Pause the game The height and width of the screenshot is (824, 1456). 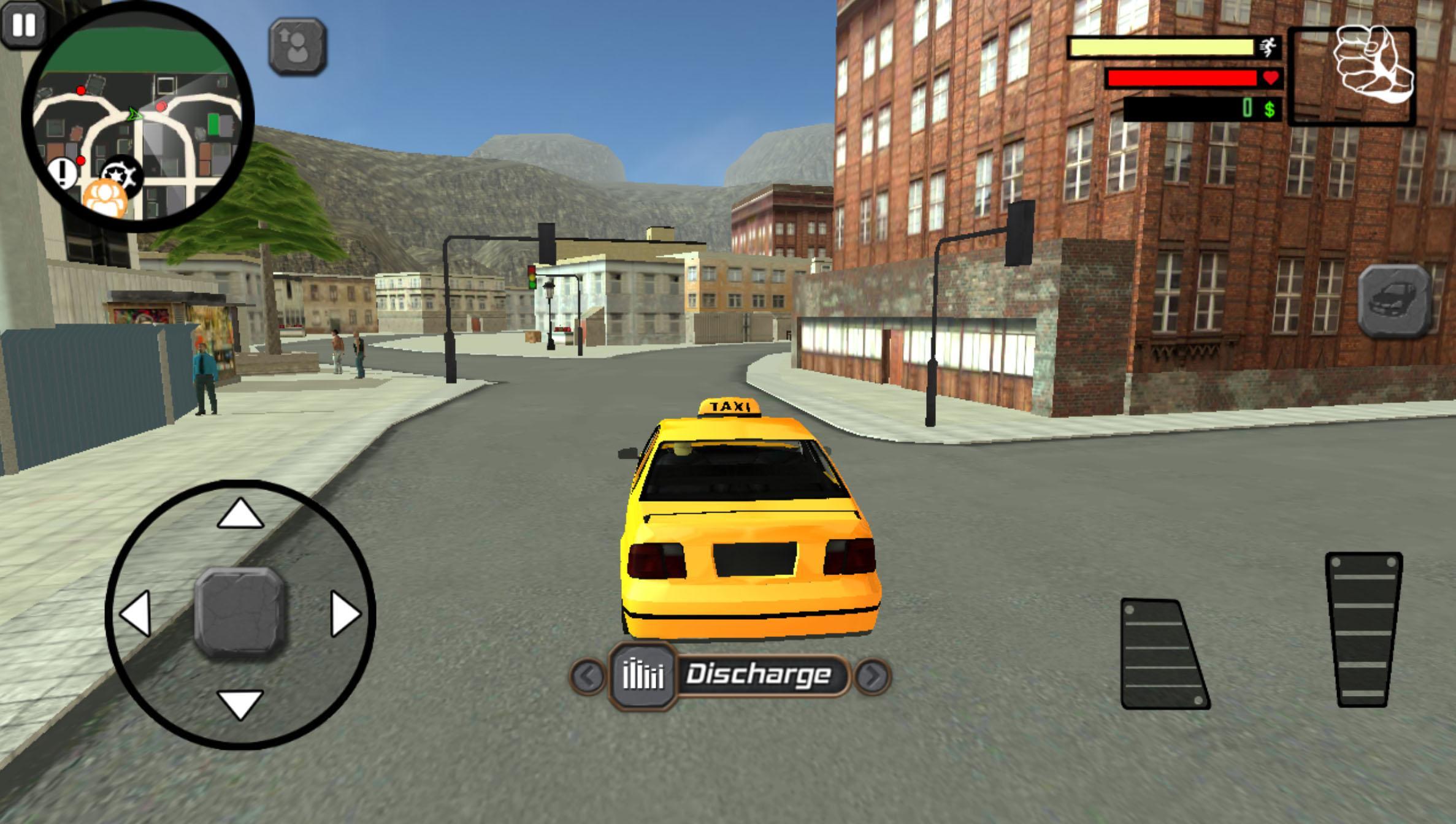pos(23,25)
